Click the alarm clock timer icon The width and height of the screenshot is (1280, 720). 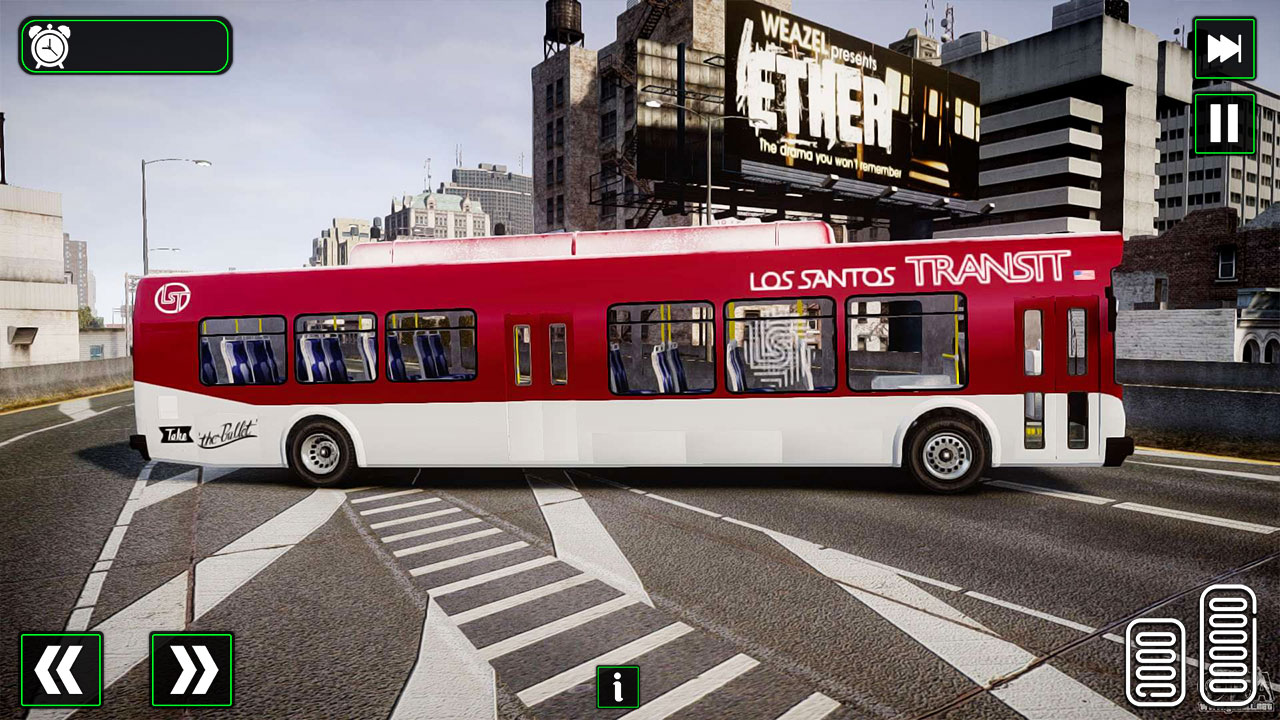point(47,46)
